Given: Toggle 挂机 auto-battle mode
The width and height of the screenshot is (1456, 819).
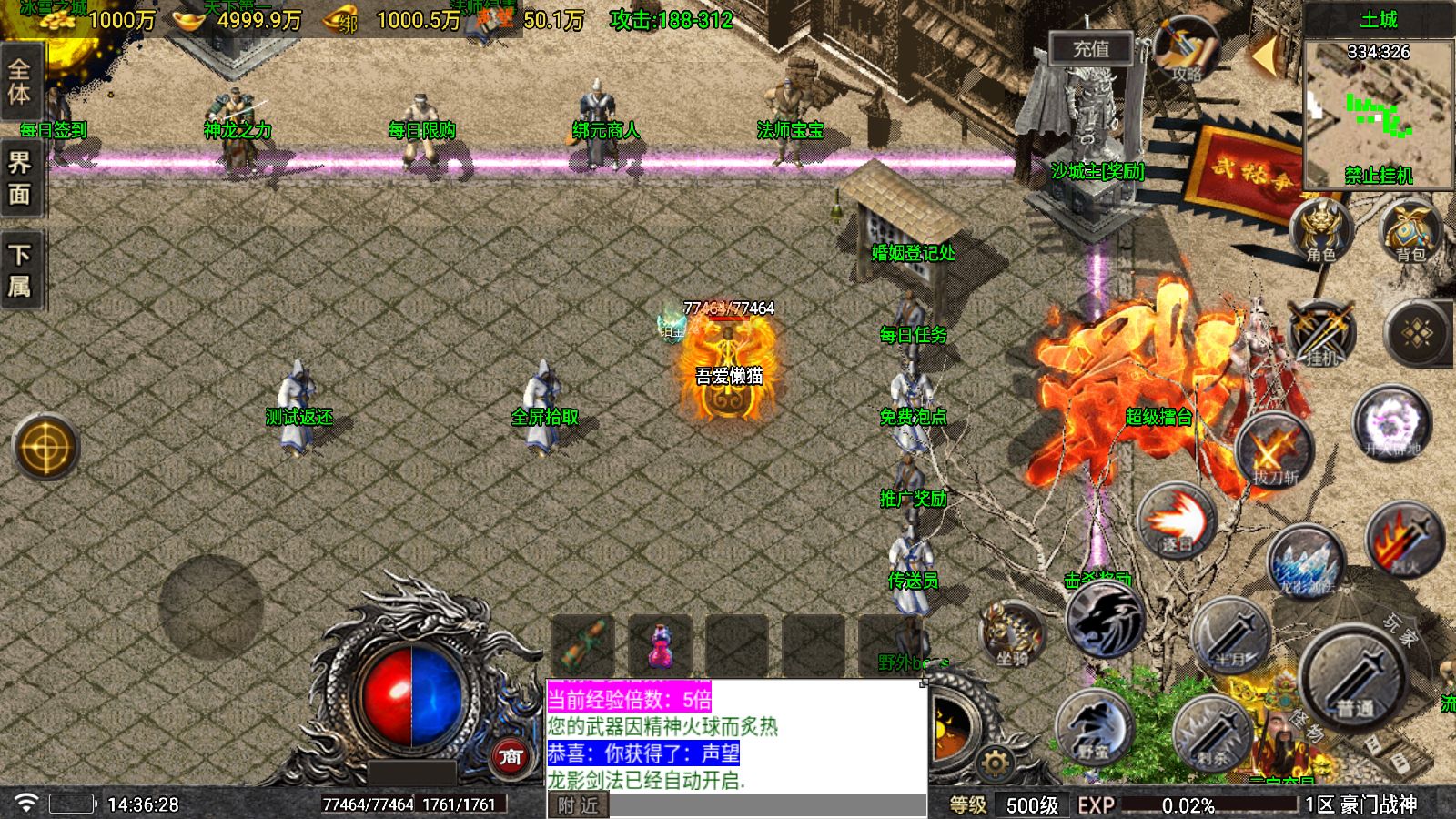Looking at the screenshot, I should point(1321,333).
